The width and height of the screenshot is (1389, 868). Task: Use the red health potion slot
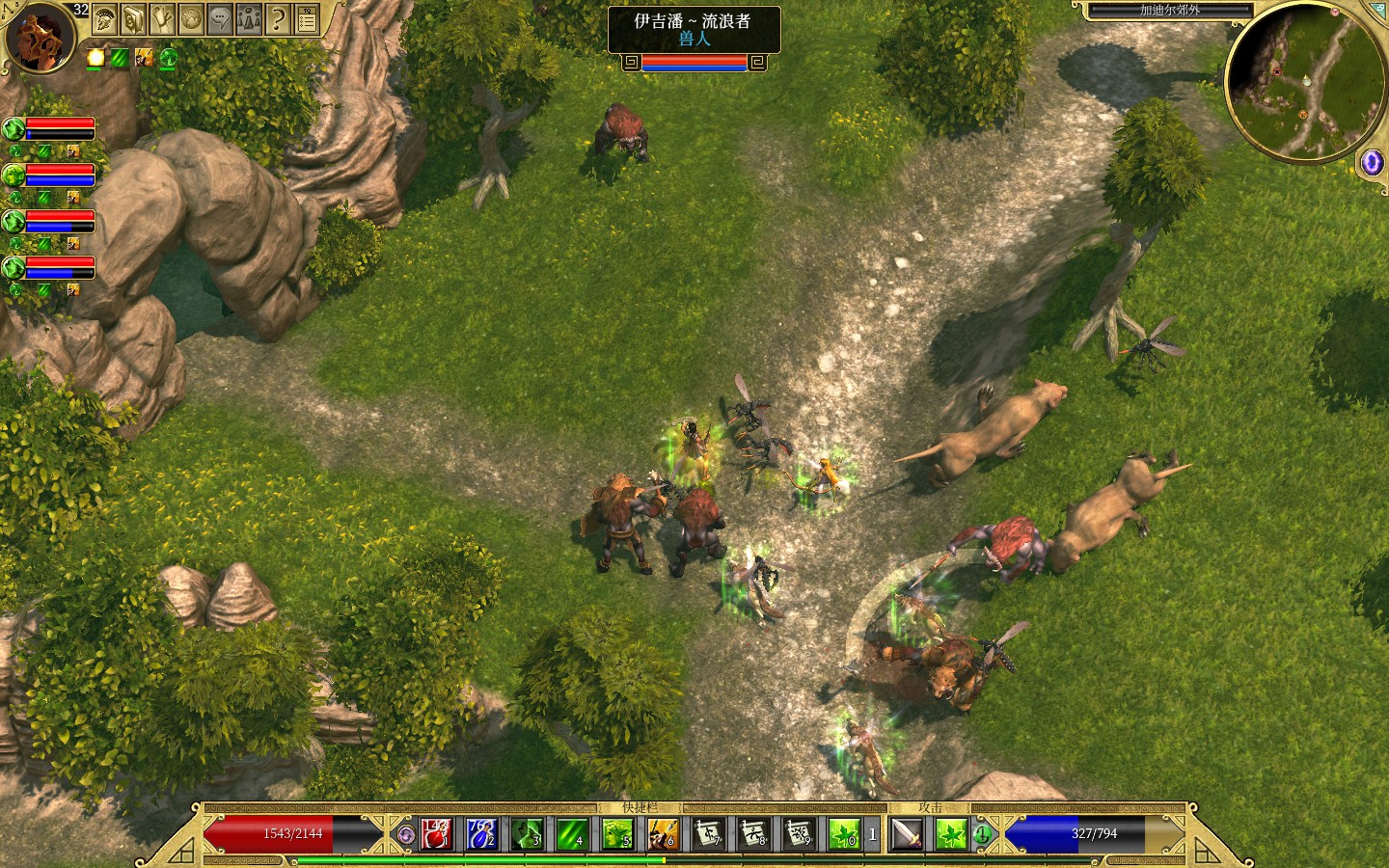pos(436,833)
